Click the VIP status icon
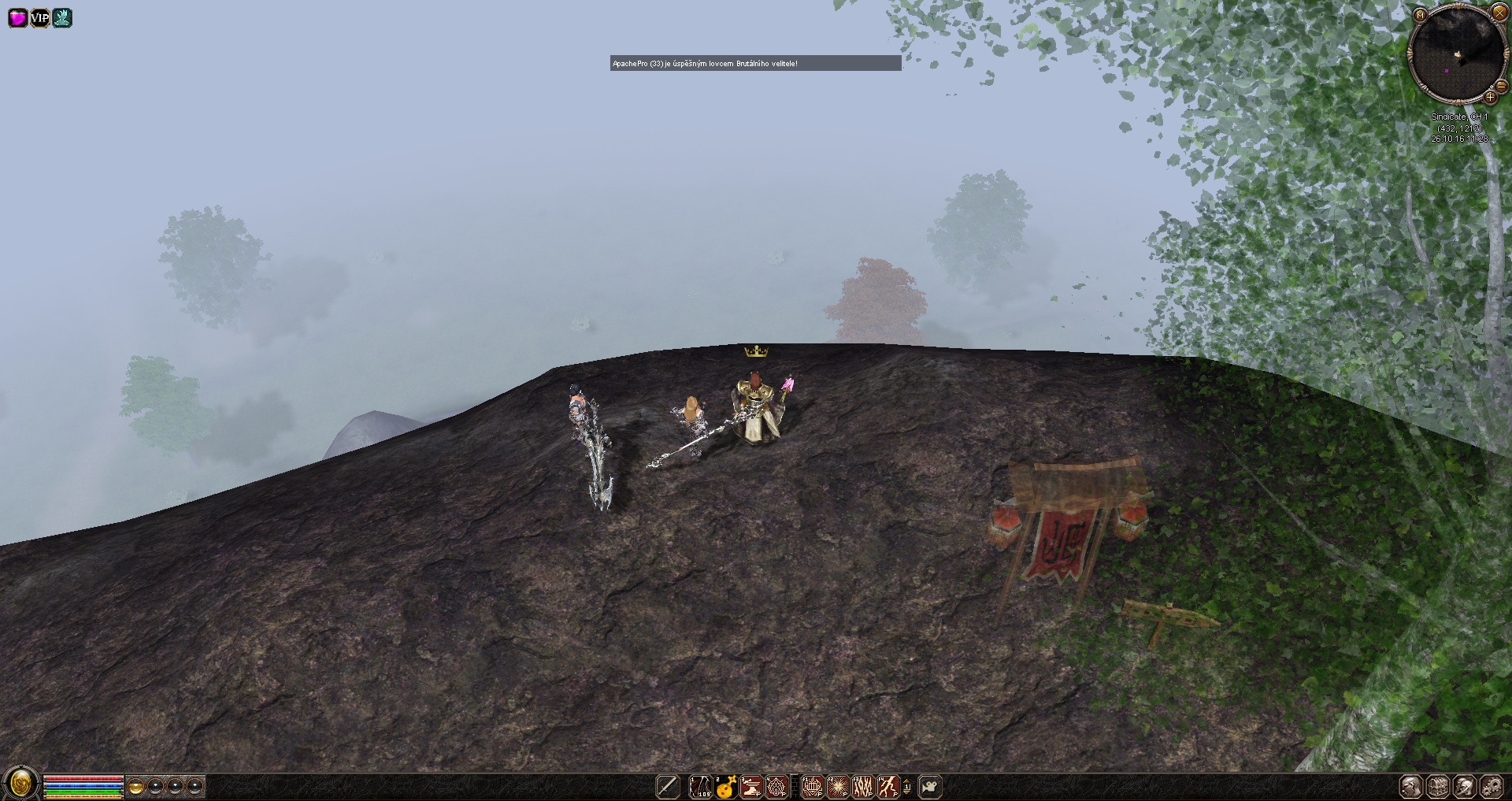Screen dimensions: 1512x801 39,17
